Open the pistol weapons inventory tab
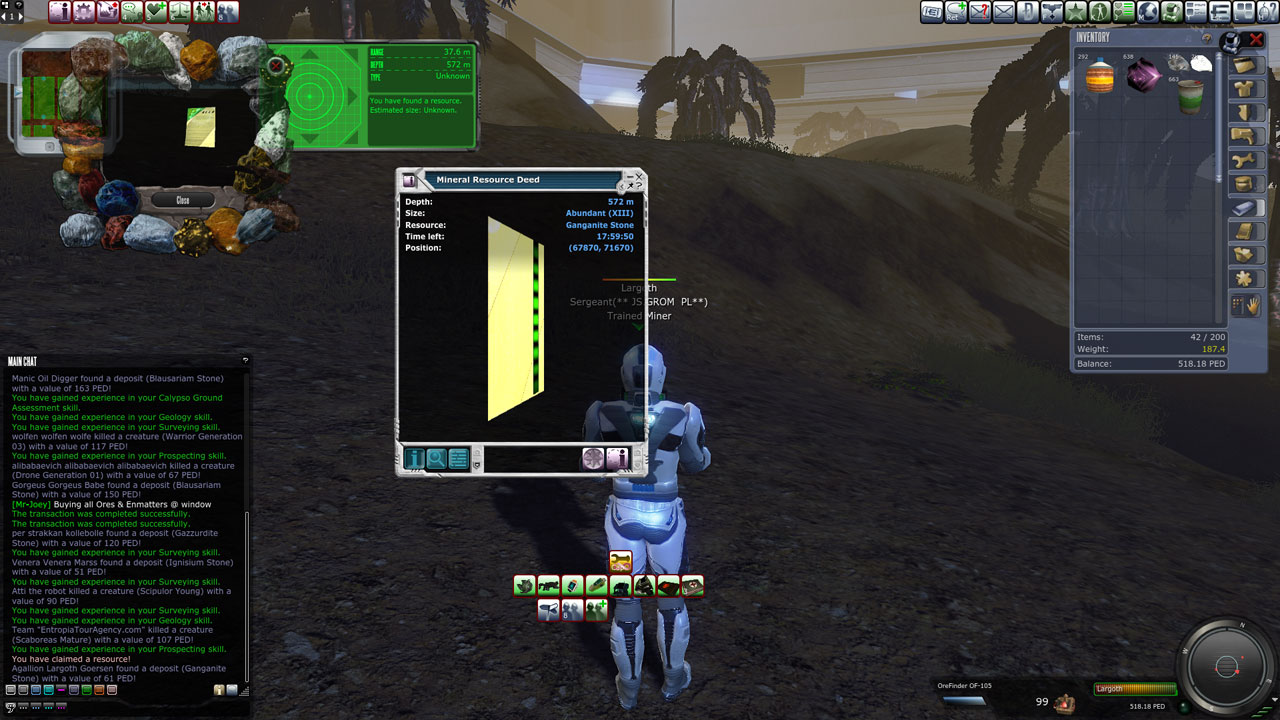 click(1245, 136)
